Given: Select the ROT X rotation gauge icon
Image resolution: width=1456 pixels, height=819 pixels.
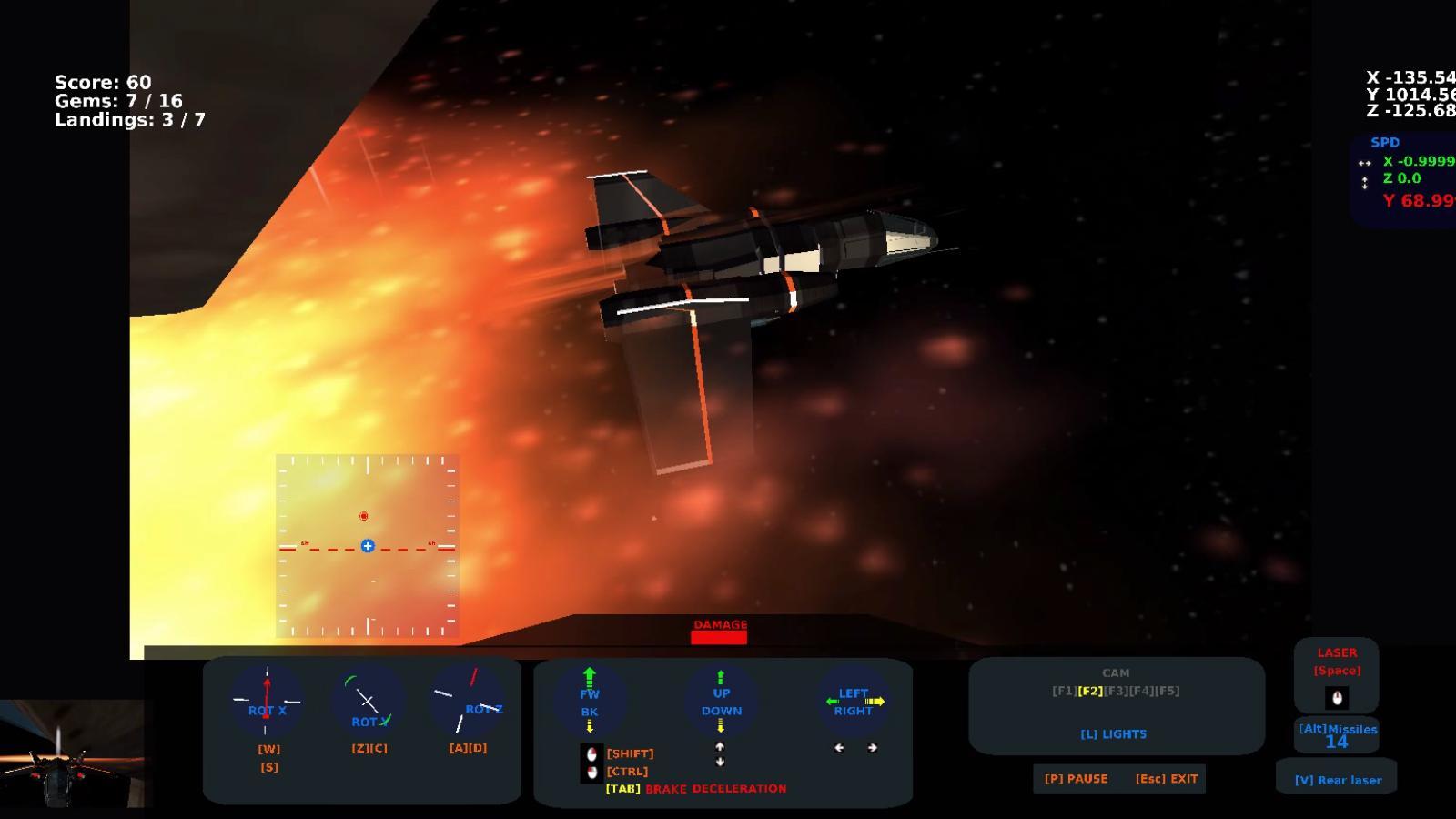Looking at the screenshot, I should pyautogui.click(x=267, y=701).
